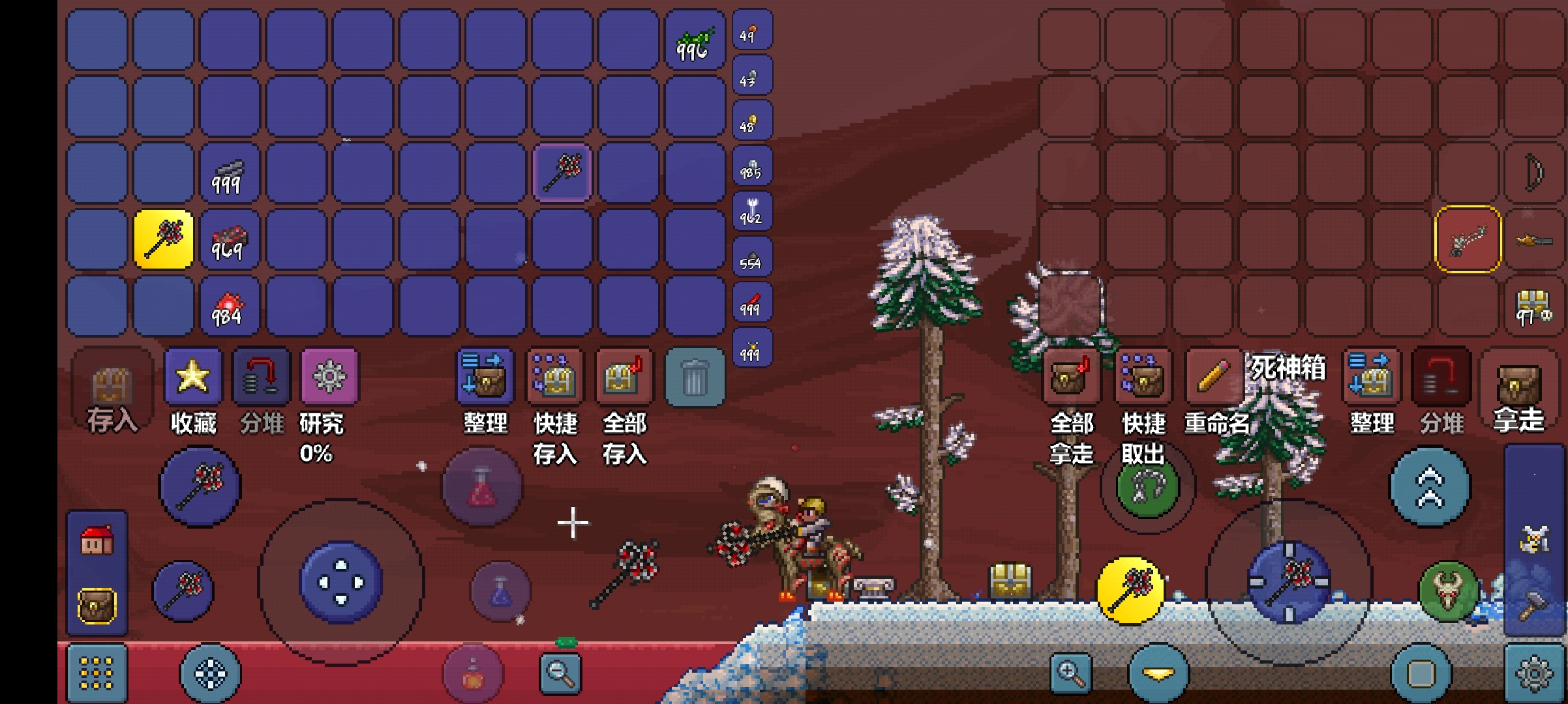The height and width of the screenshot is (704, 1568).
Task: Toggle the yellow-dot inventory grid button
Action: point(97,673)
